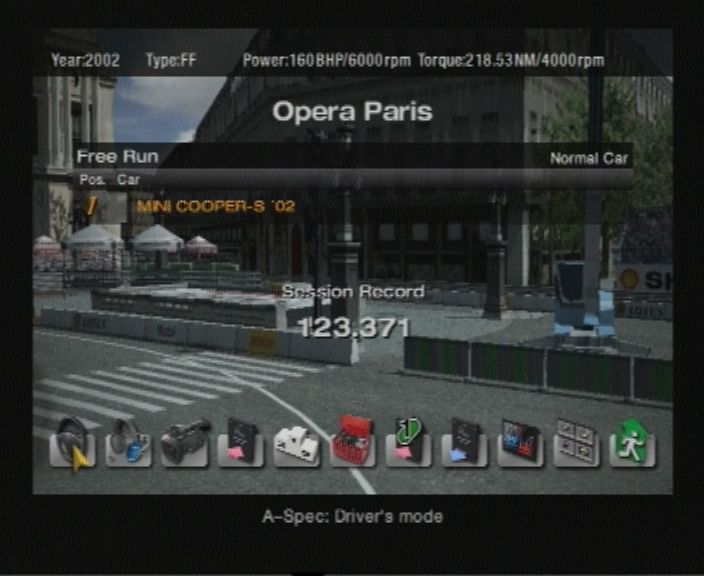Image resolution: width=704 pixels, height=576 pixels.
Task: Open the white podium rankings icon
Action: (296, 442)
